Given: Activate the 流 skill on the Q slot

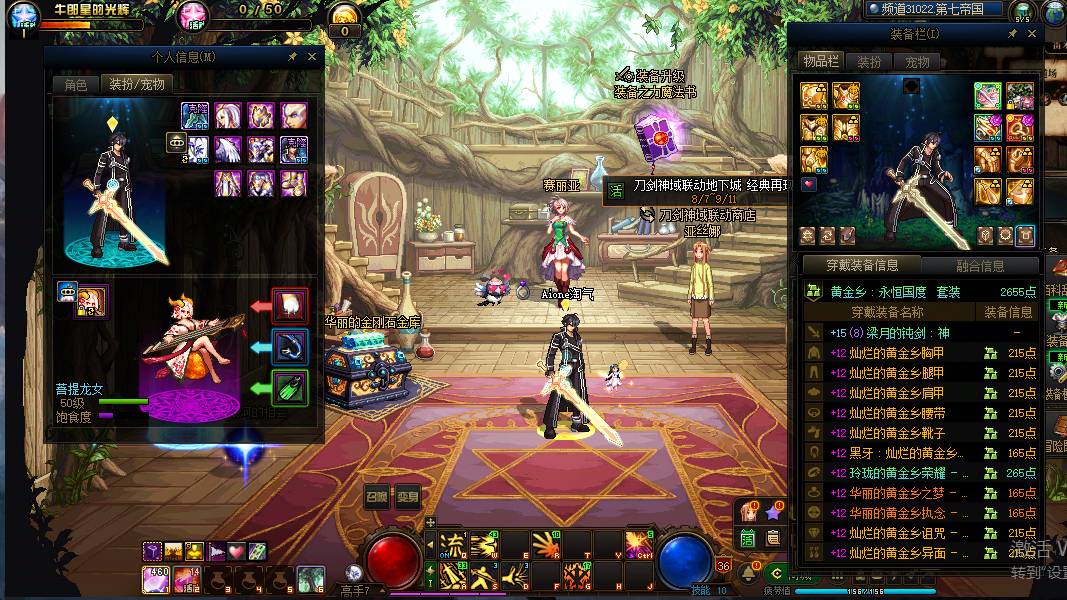Looking at the screenshot, I should pyautogui.click(x=454, y=545).
